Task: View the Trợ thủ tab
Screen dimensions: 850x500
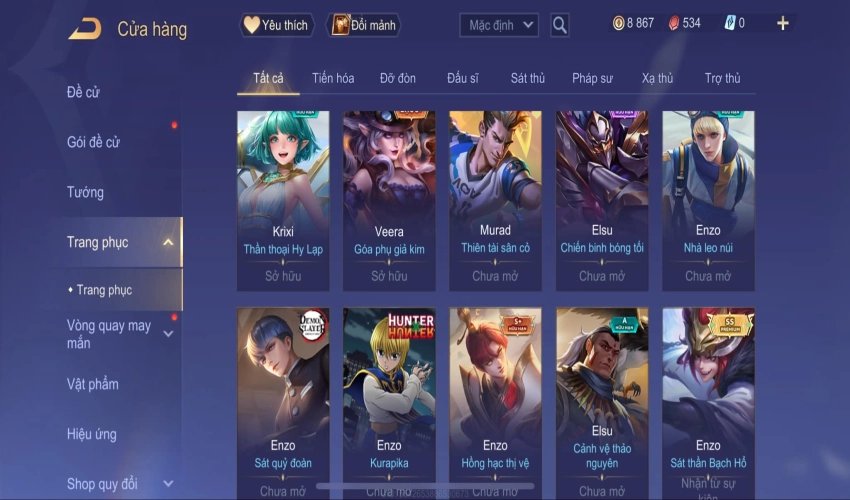Action: point(722,78)
